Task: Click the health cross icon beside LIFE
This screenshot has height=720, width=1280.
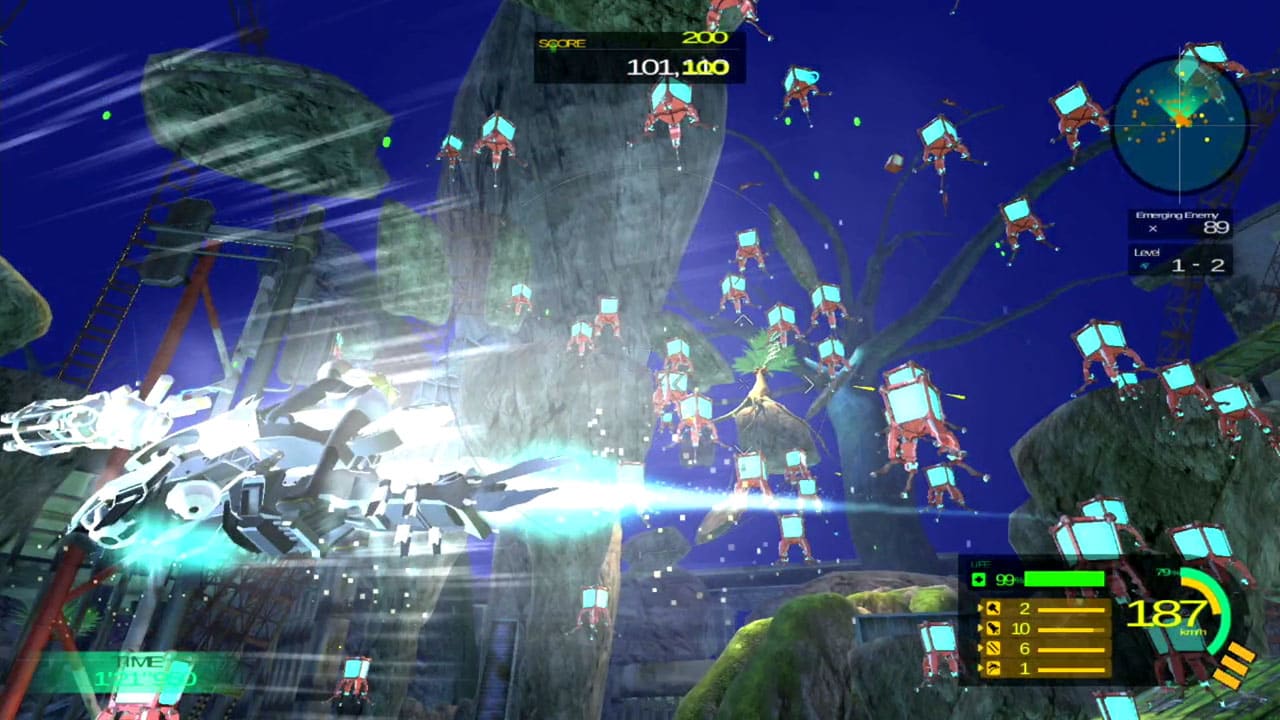Action: (979, 578)
